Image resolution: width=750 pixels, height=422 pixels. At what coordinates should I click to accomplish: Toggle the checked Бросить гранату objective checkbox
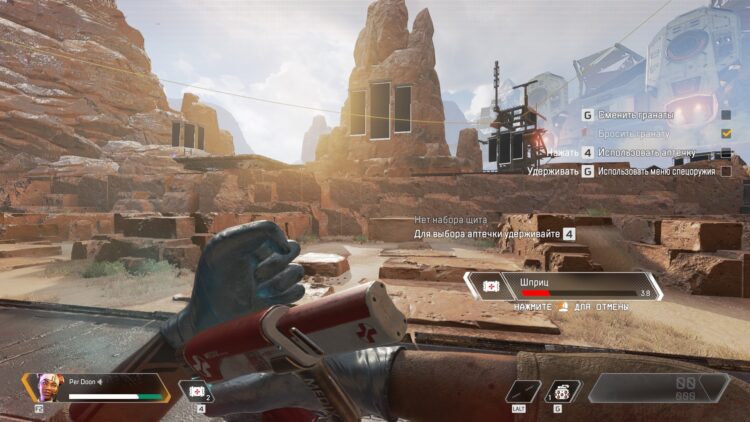726,133
